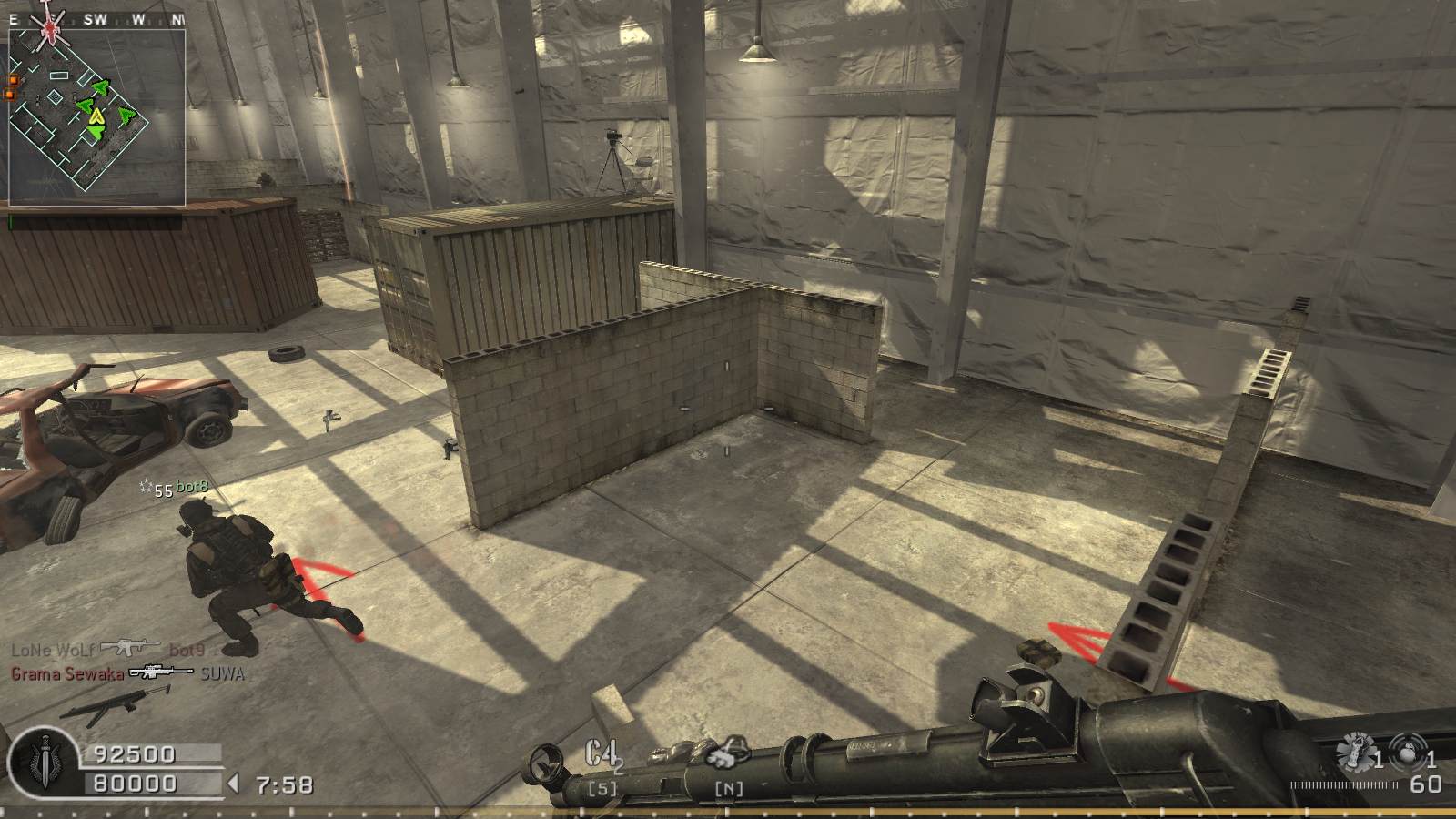Viewport: 1456px width, 819px height.
Task: Click the minimap in the corner
Action: (x=96, y=116)
